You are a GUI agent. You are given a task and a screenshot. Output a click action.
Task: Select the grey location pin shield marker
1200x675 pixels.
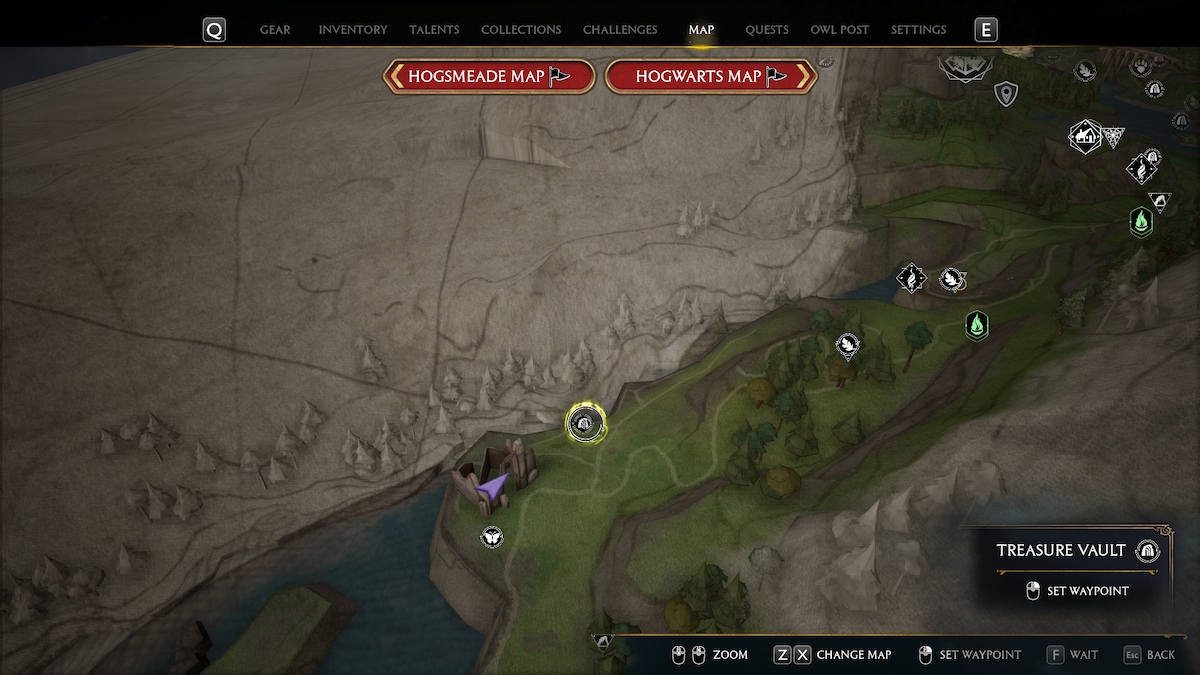[1005, 95]
